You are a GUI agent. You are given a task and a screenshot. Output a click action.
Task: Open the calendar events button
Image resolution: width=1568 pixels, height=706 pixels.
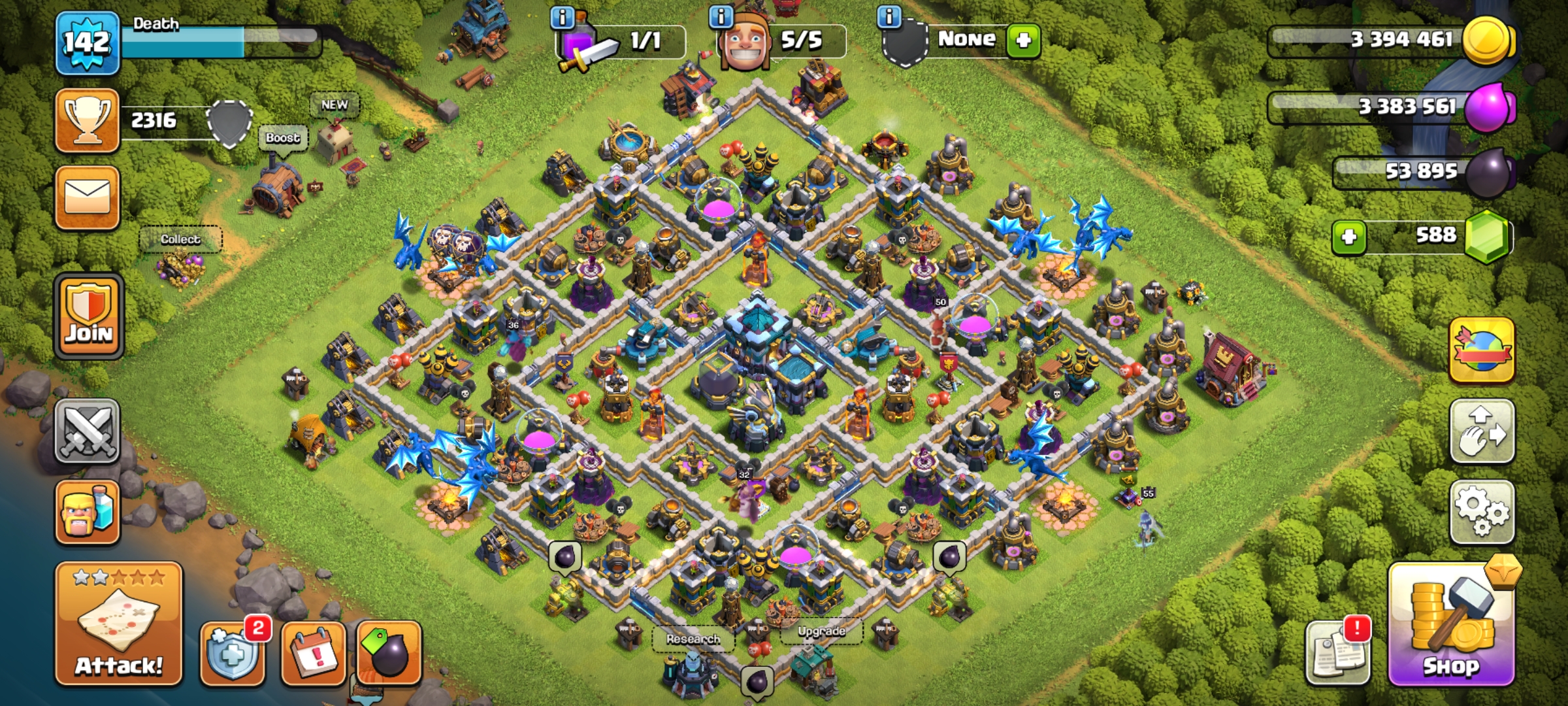(x=314, y=652)
